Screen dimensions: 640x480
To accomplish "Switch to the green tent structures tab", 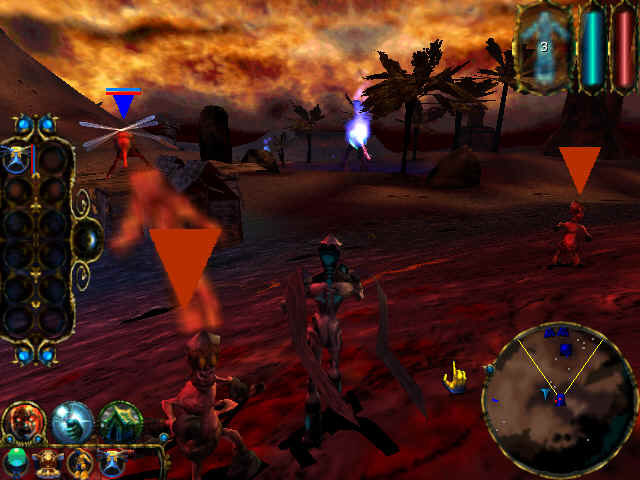I will pyautogui.click(x=119, y=421).
